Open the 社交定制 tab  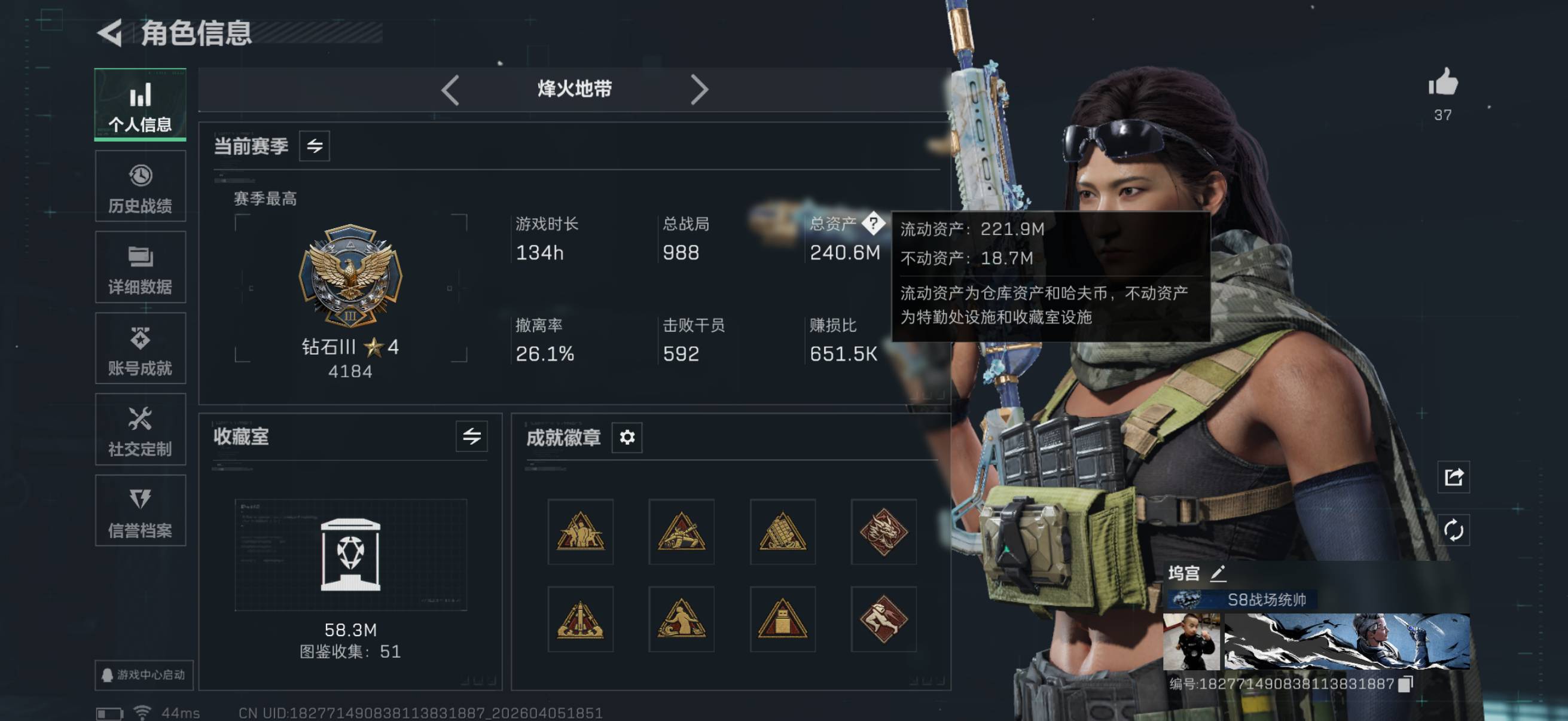140,430
